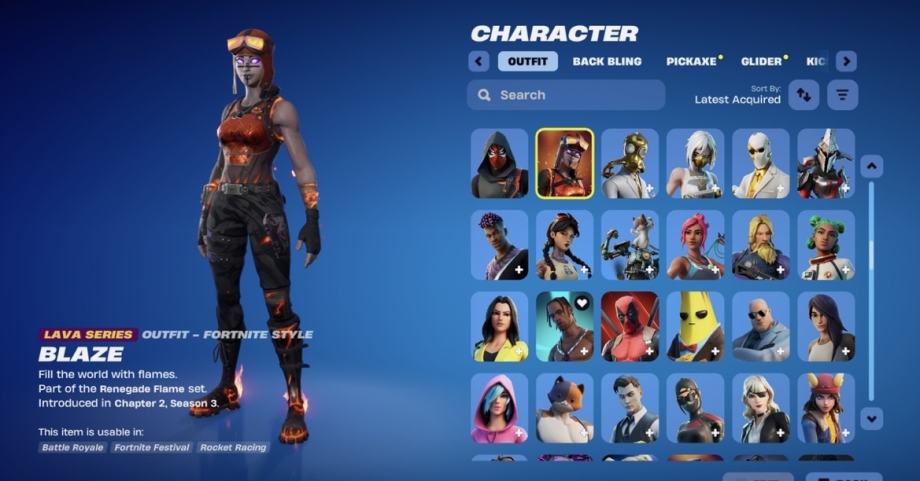This screenshot has width=920, height=481.
Task: Select the red masked Deadpool outfit
Action: pos(630,326)
